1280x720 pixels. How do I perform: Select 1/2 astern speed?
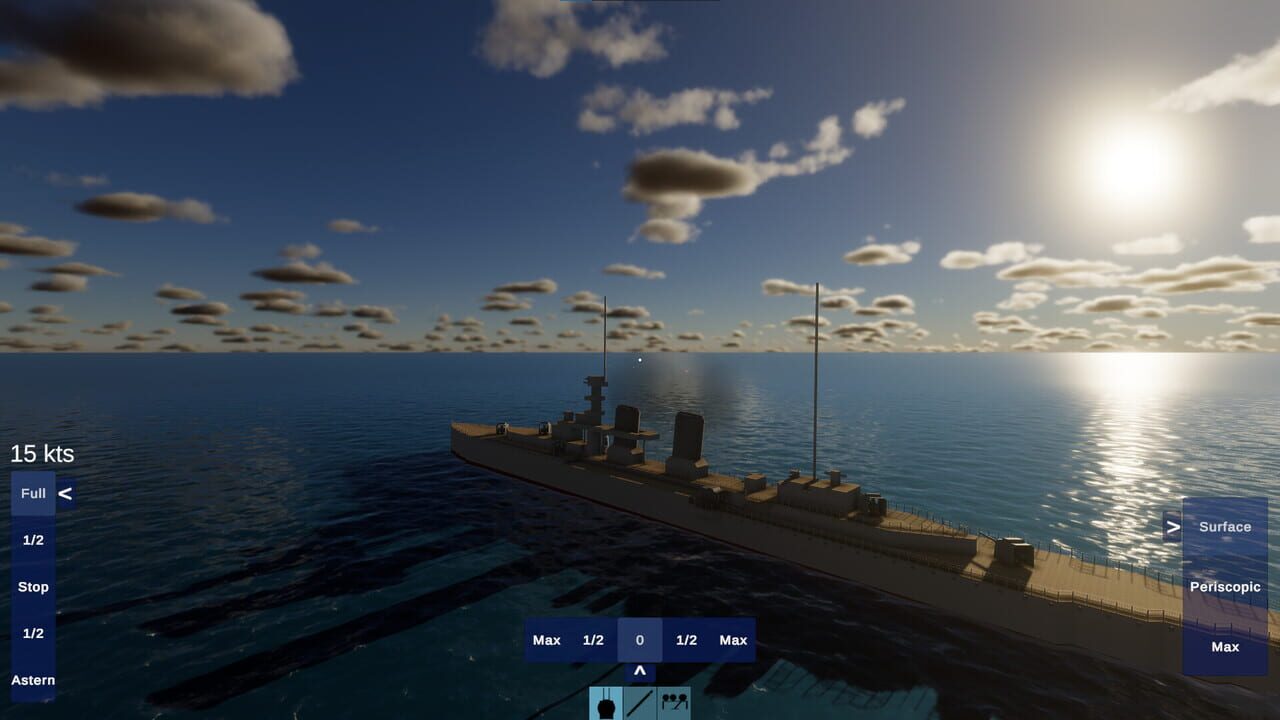click(x=33, y=633)
